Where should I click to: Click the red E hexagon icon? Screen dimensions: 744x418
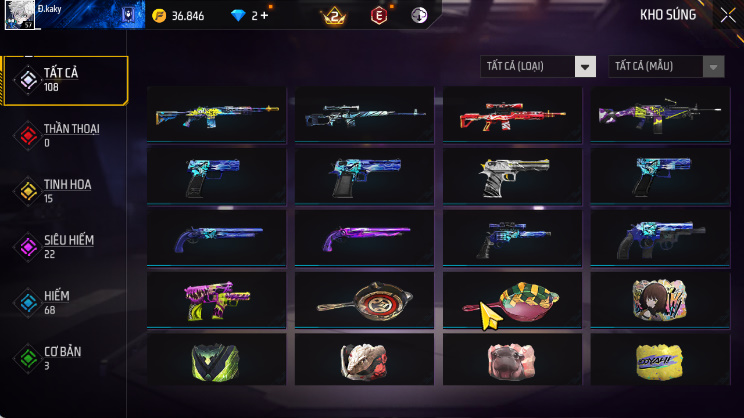379,15
